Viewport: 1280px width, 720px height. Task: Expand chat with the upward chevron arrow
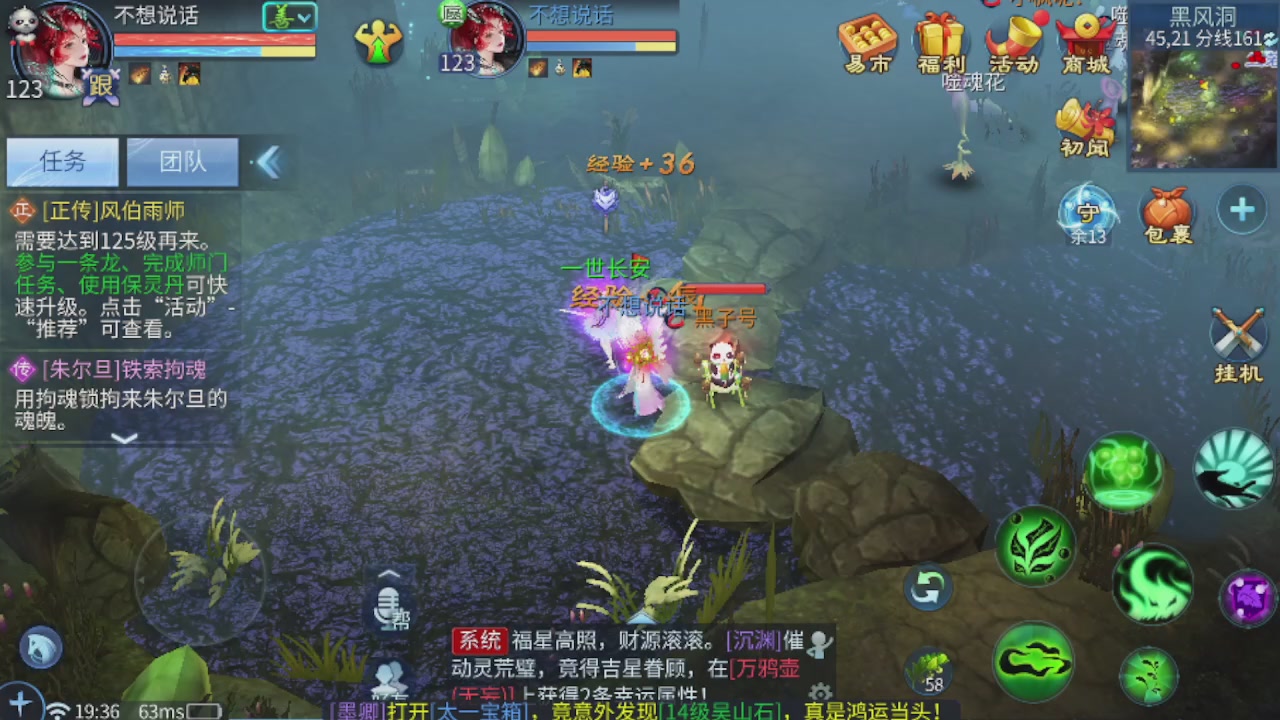(389, 572)
